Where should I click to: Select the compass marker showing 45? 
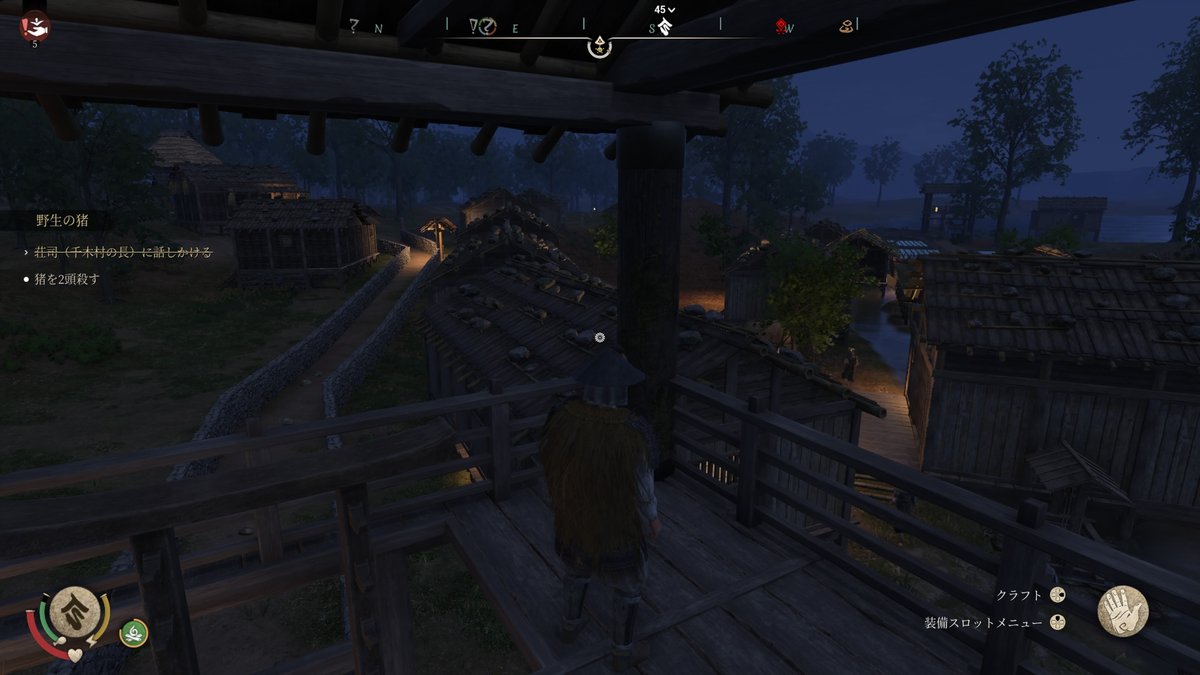click(x=664, y=21)
